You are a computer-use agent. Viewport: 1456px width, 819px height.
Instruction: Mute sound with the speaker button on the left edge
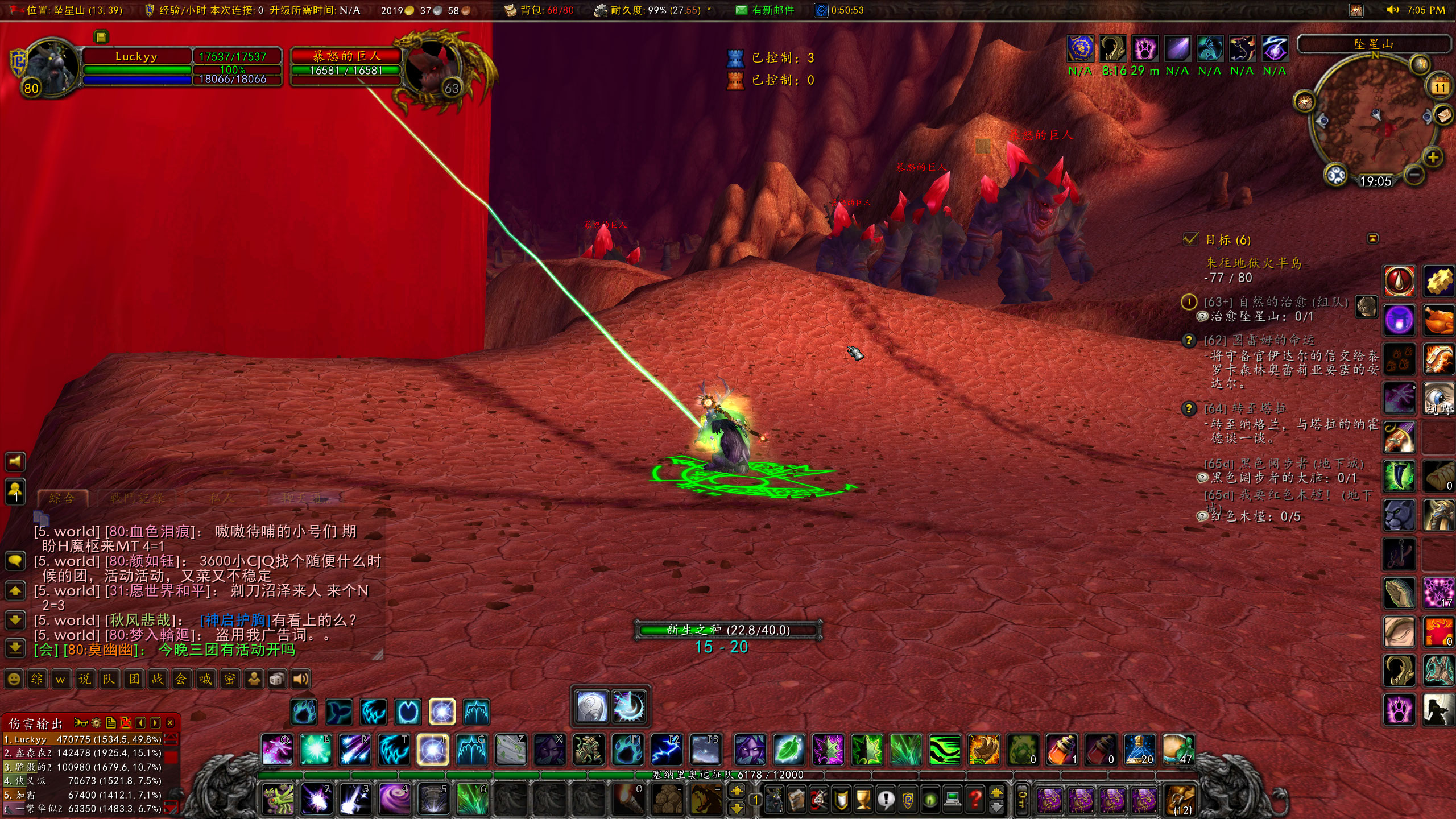15,462
